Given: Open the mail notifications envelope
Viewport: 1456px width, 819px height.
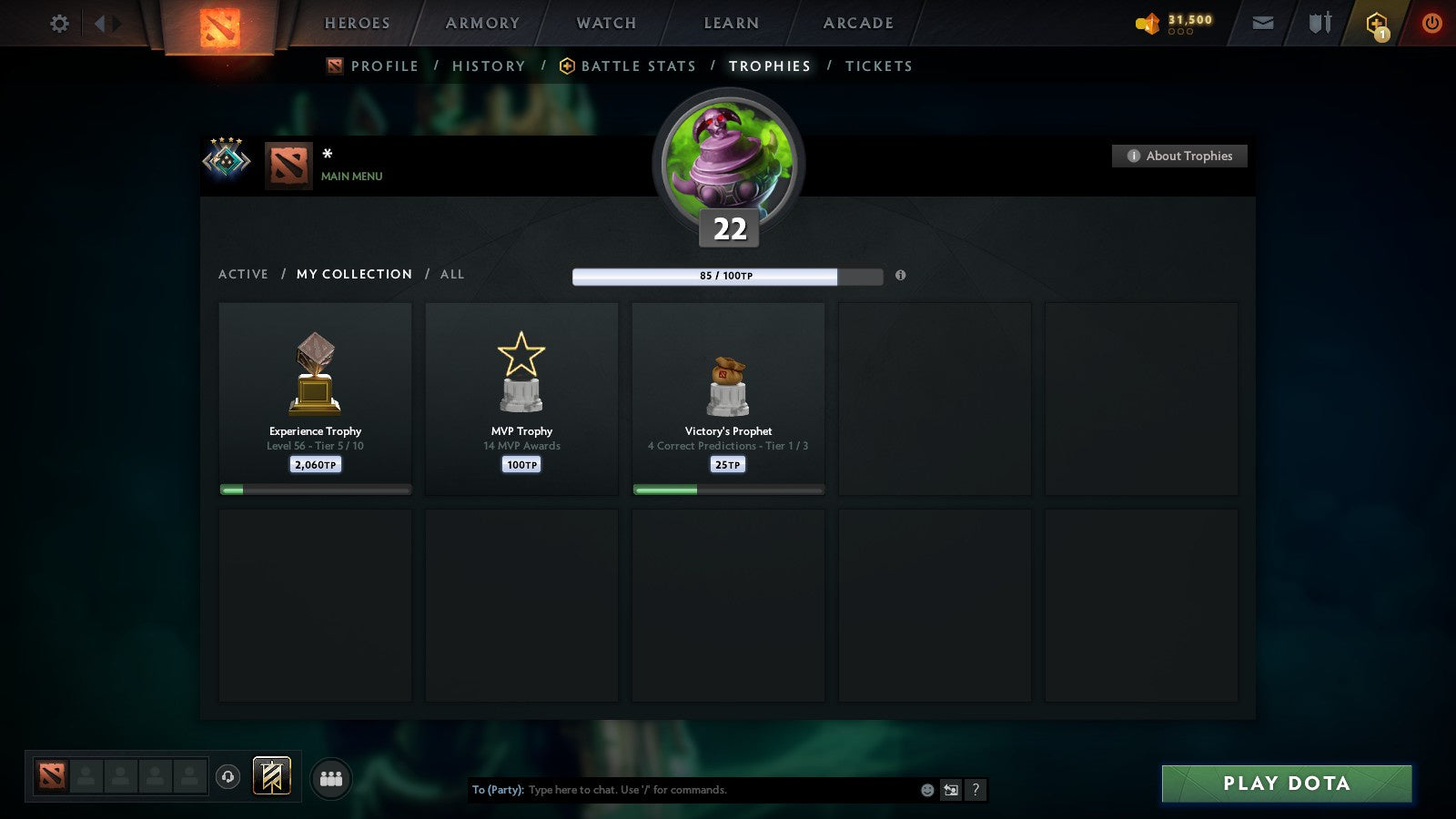Looking at the screenshot, I should pyautogui.click(x=1263, y=24).
